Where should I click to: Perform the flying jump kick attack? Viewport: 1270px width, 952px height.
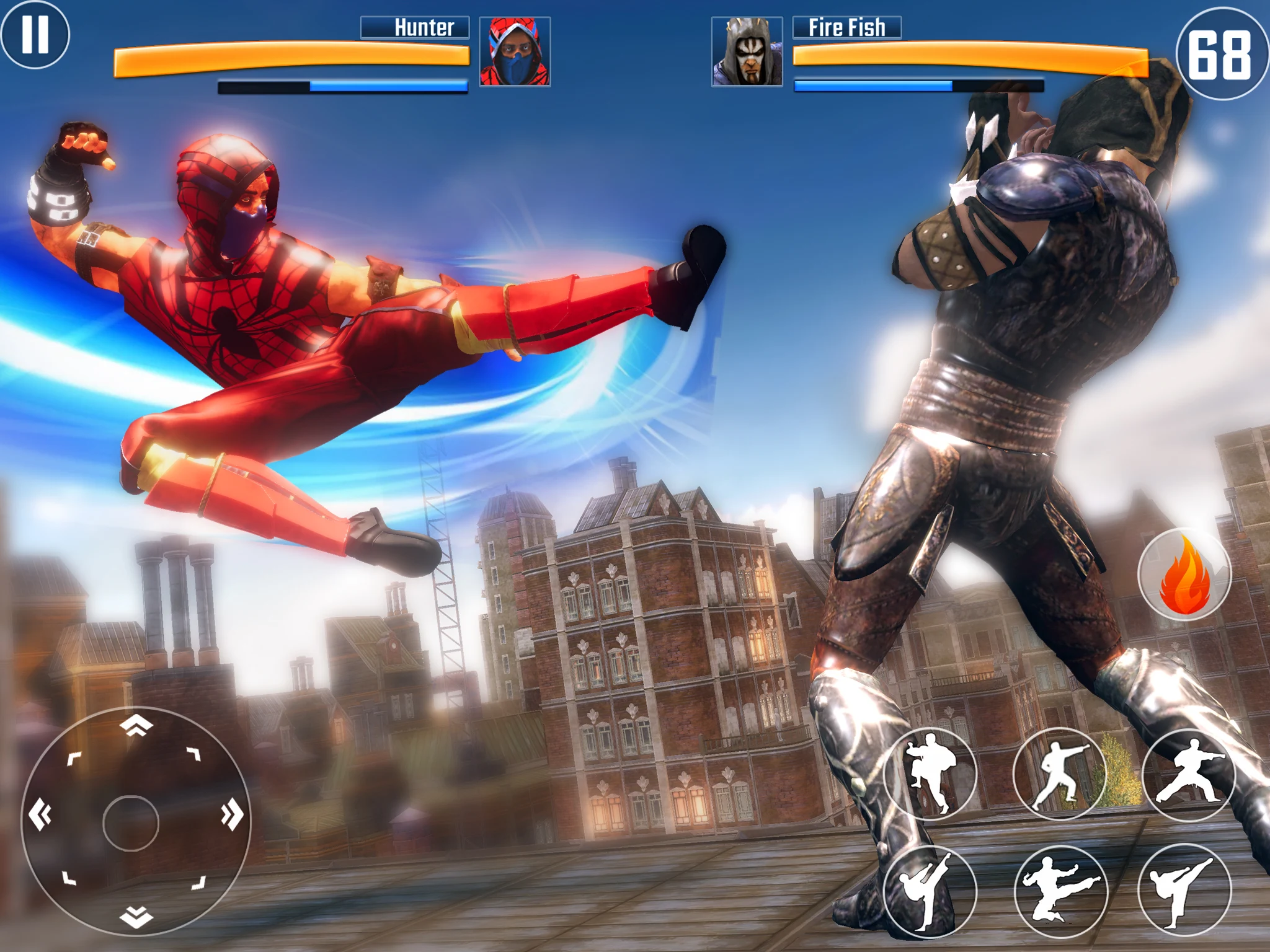1060,891
